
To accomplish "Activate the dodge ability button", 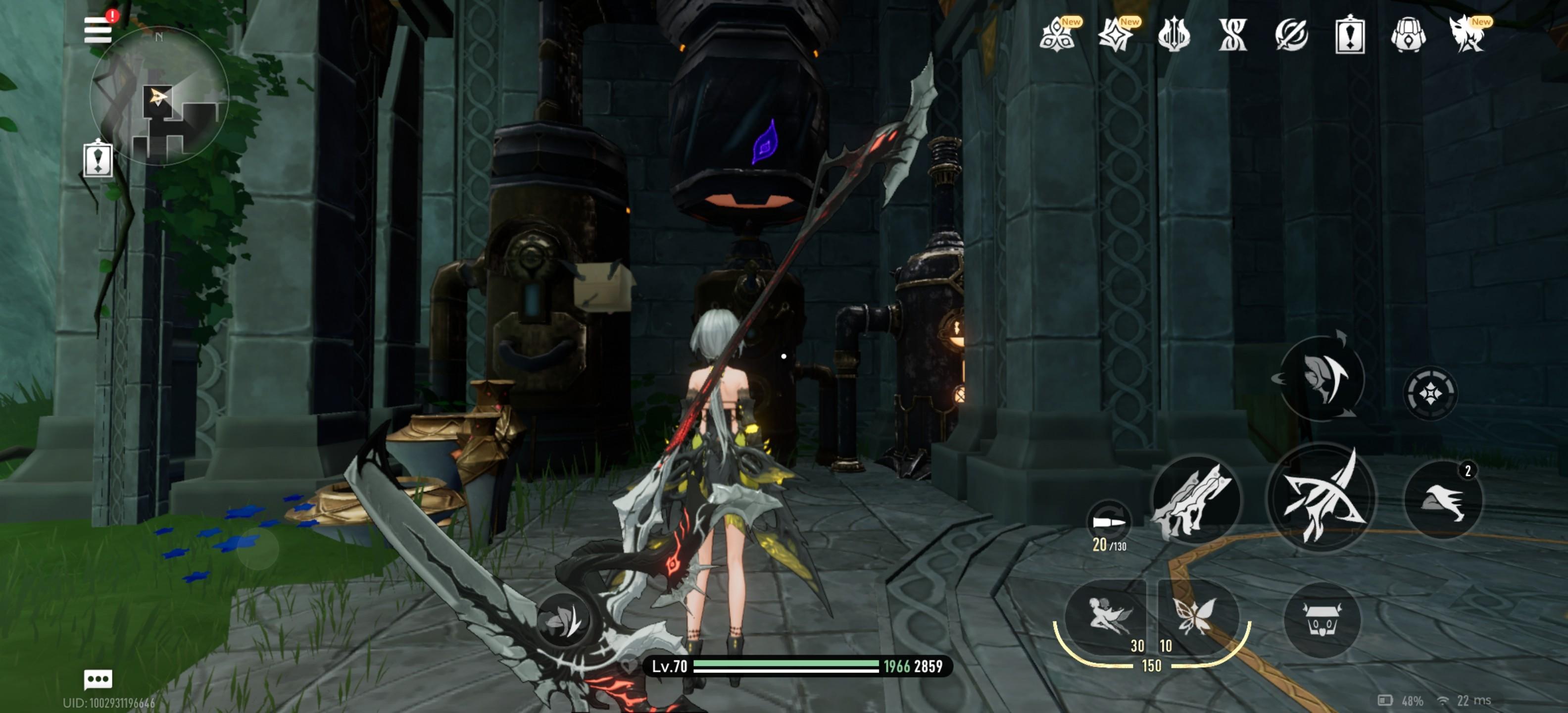I will [1321, 377].
